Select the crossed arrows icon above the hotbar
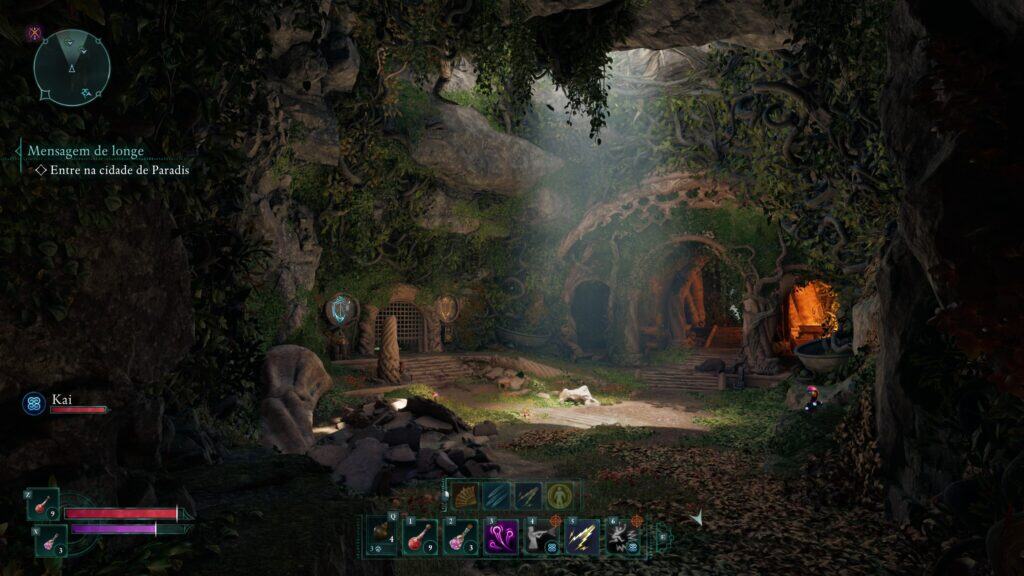The height and width of the screenshot is (576, 1024). [x=528, y=496]
